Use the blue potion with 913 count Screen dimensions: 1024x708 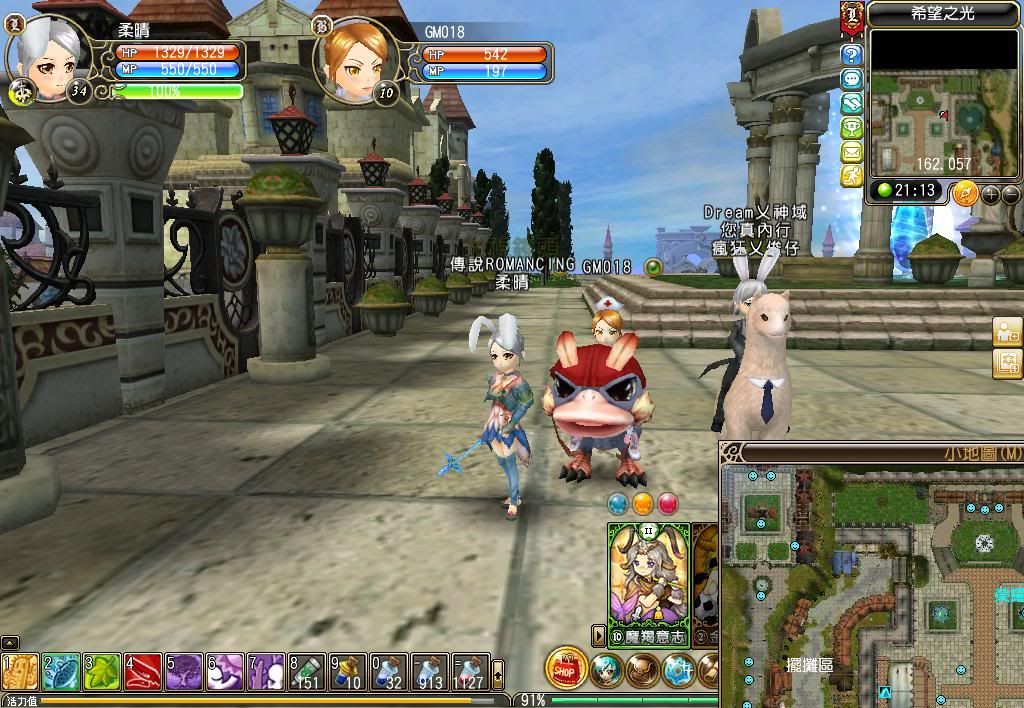[431, 671]
